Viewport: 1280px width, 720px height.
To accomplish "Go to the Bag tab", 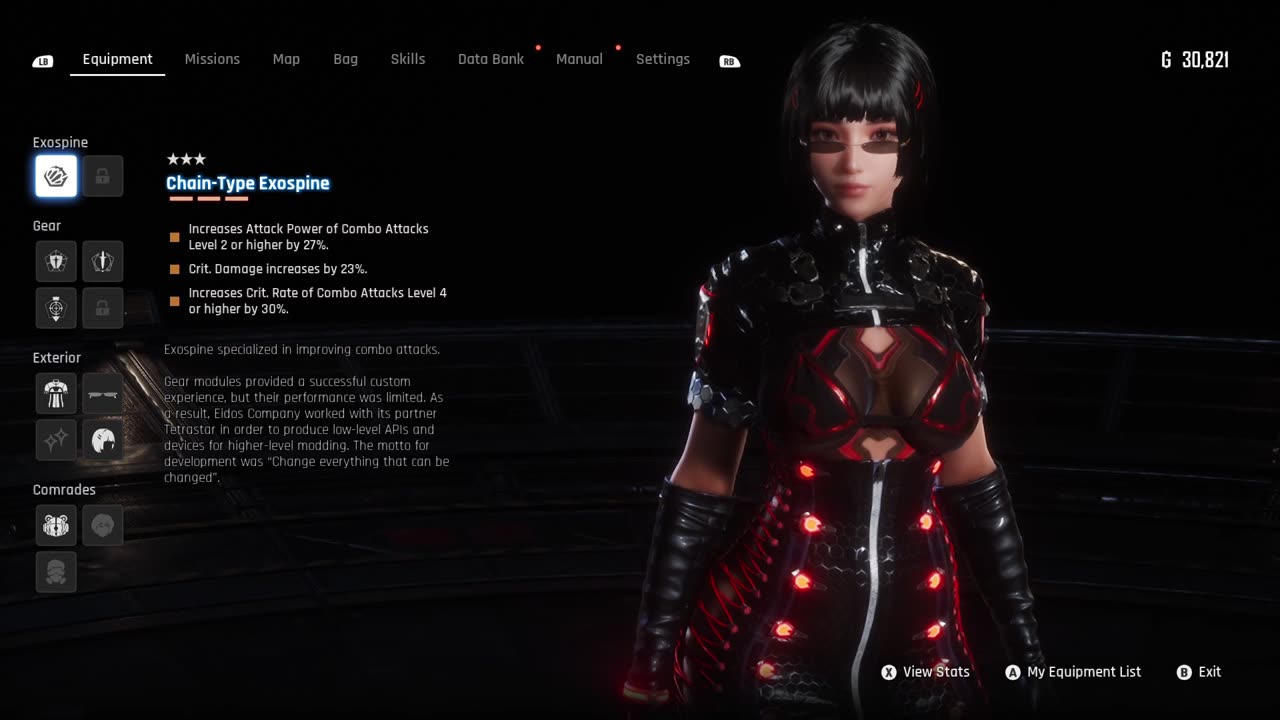I will (345, 59).
